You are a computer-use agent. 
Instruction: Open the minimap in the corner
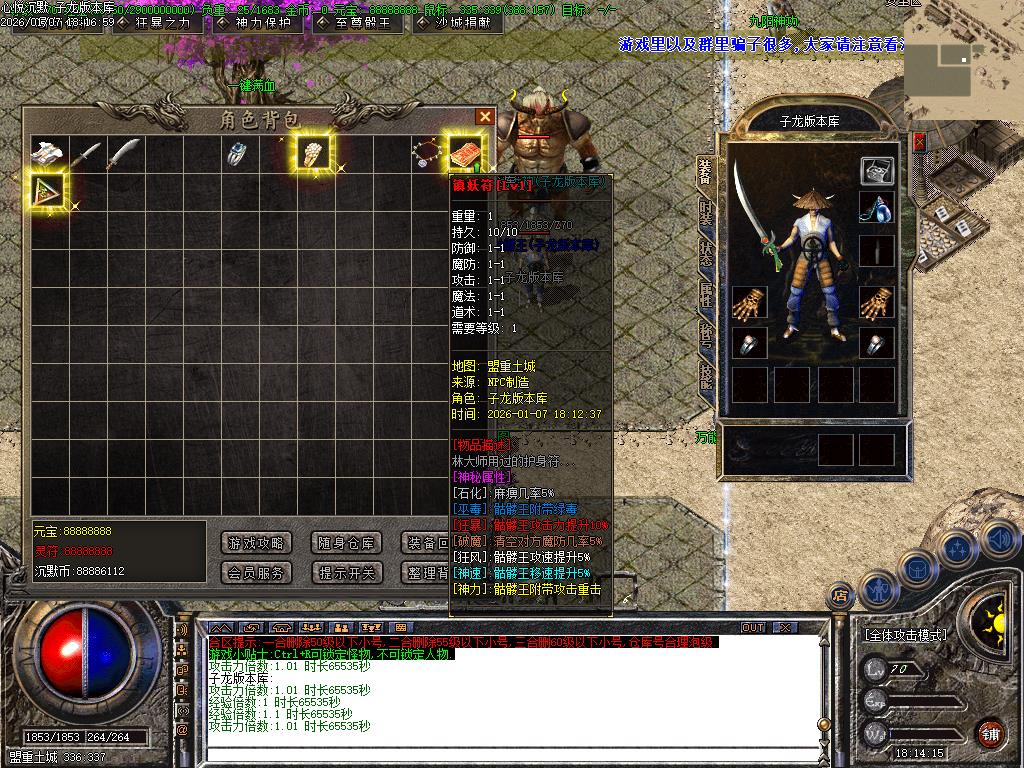point(963,60)
